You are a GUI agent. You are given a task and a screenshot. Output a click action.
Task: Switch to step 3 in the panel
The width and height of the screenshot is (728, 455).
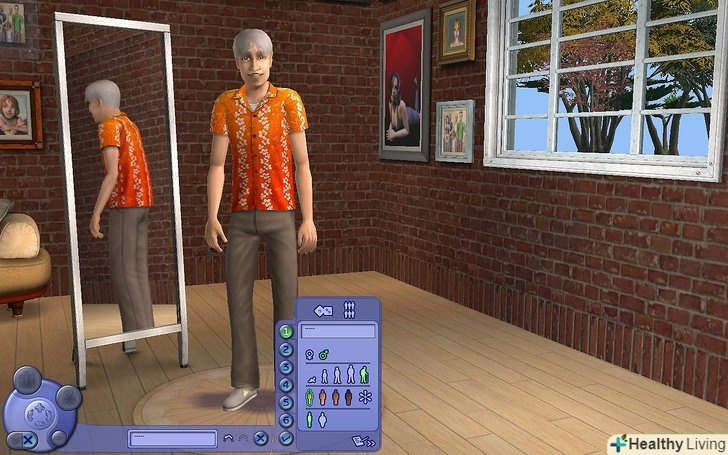click(286, 368)
